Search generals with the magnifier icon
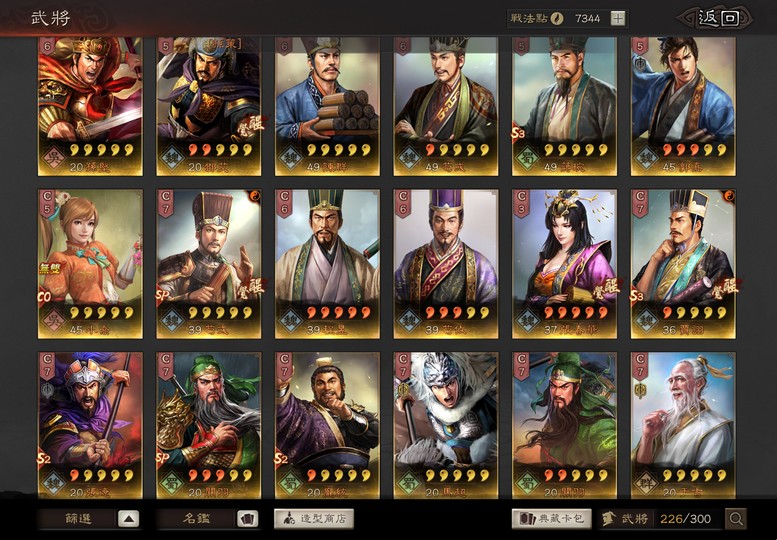 (736, 519)
